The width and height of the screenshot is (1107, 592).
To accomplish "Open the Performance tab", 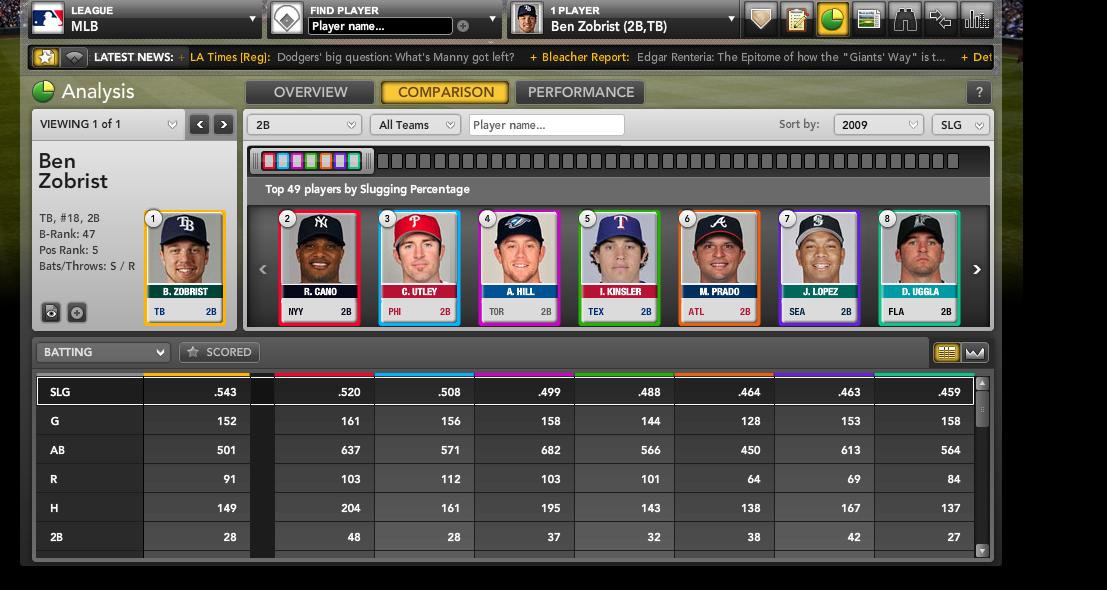I will point(581,92).
